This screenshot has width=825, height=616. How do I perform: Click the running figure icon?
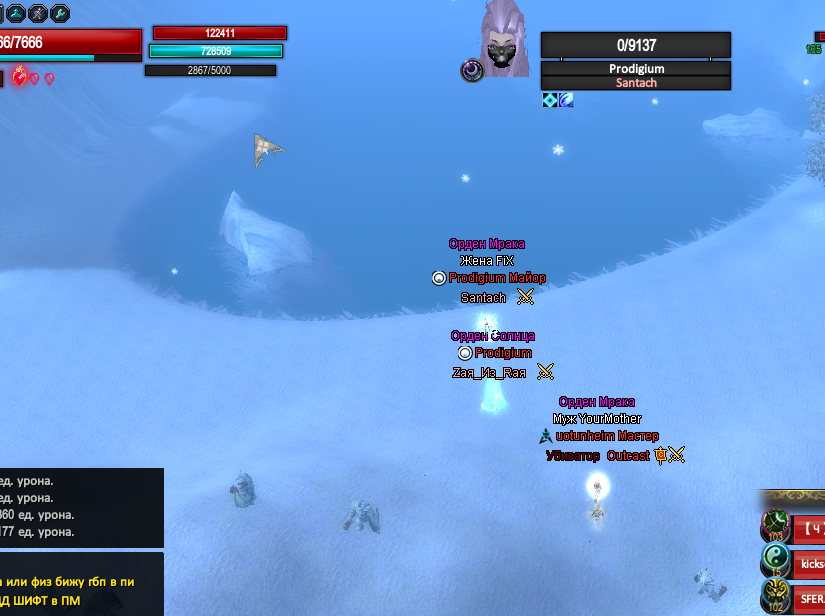coord(36,13)
